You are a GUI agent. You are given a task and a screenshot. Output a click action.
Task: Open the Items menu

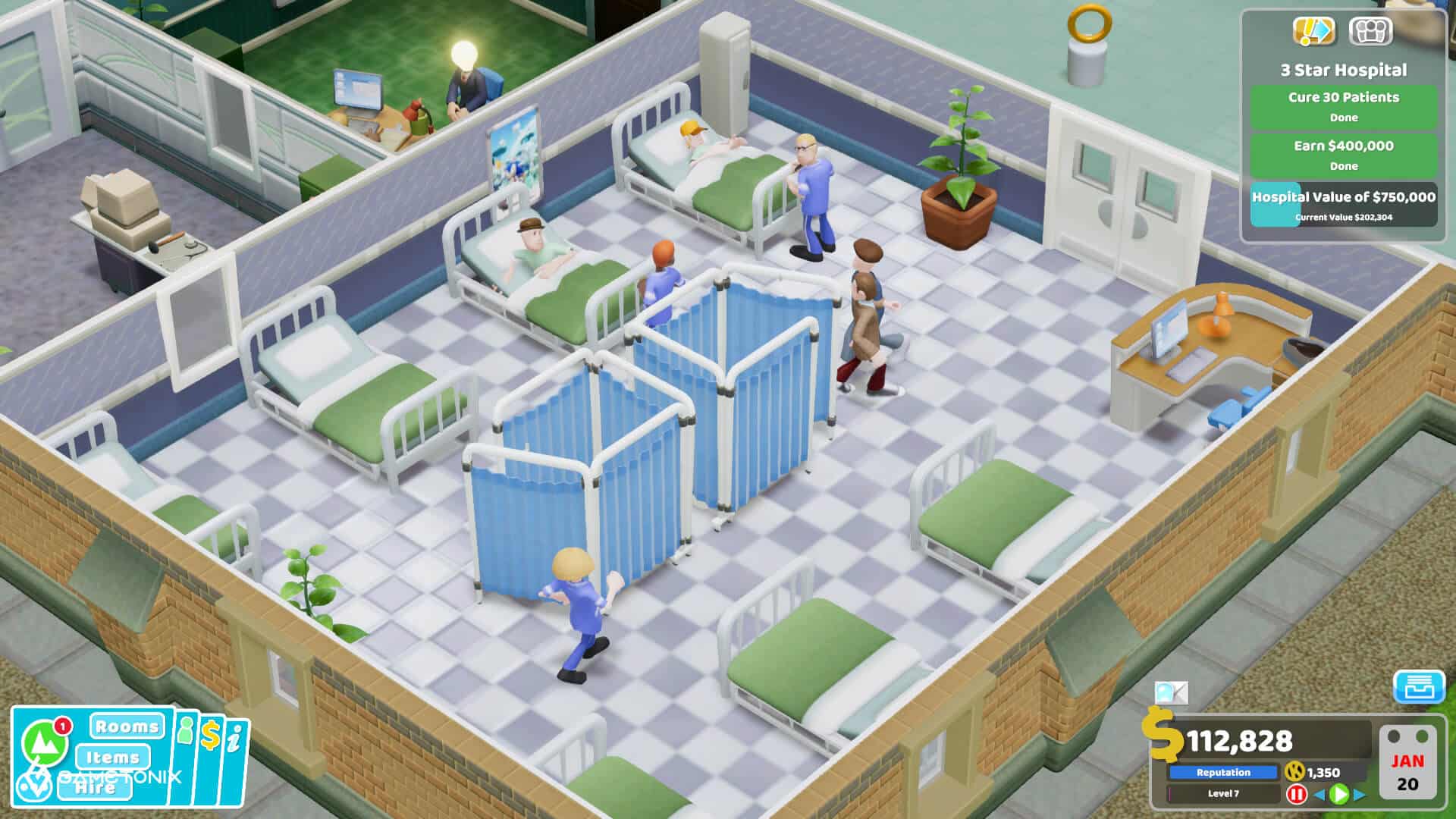tap(114, 758)
